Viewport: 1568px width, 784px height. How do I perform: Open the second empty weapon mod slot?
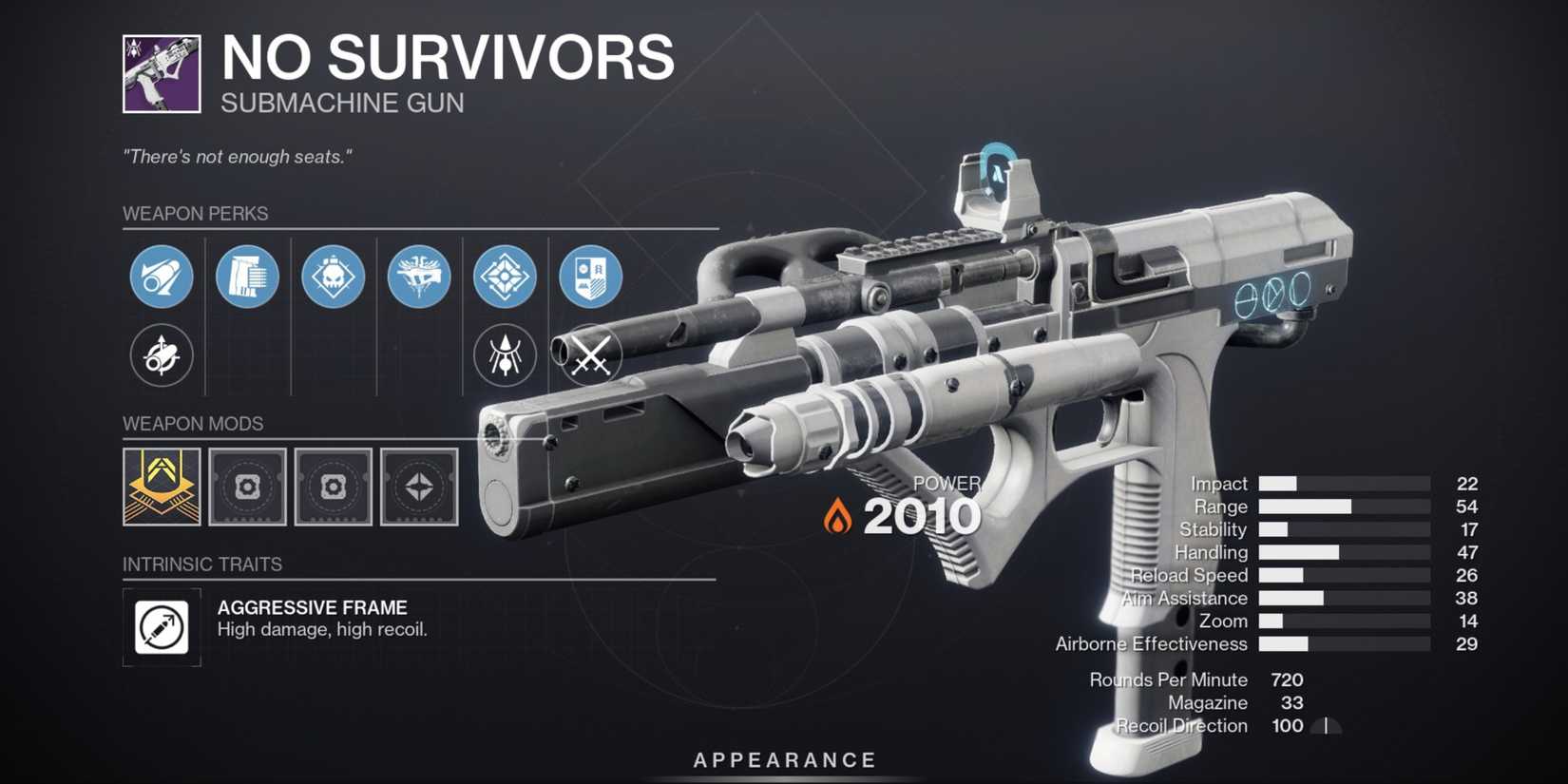(333, 488)
